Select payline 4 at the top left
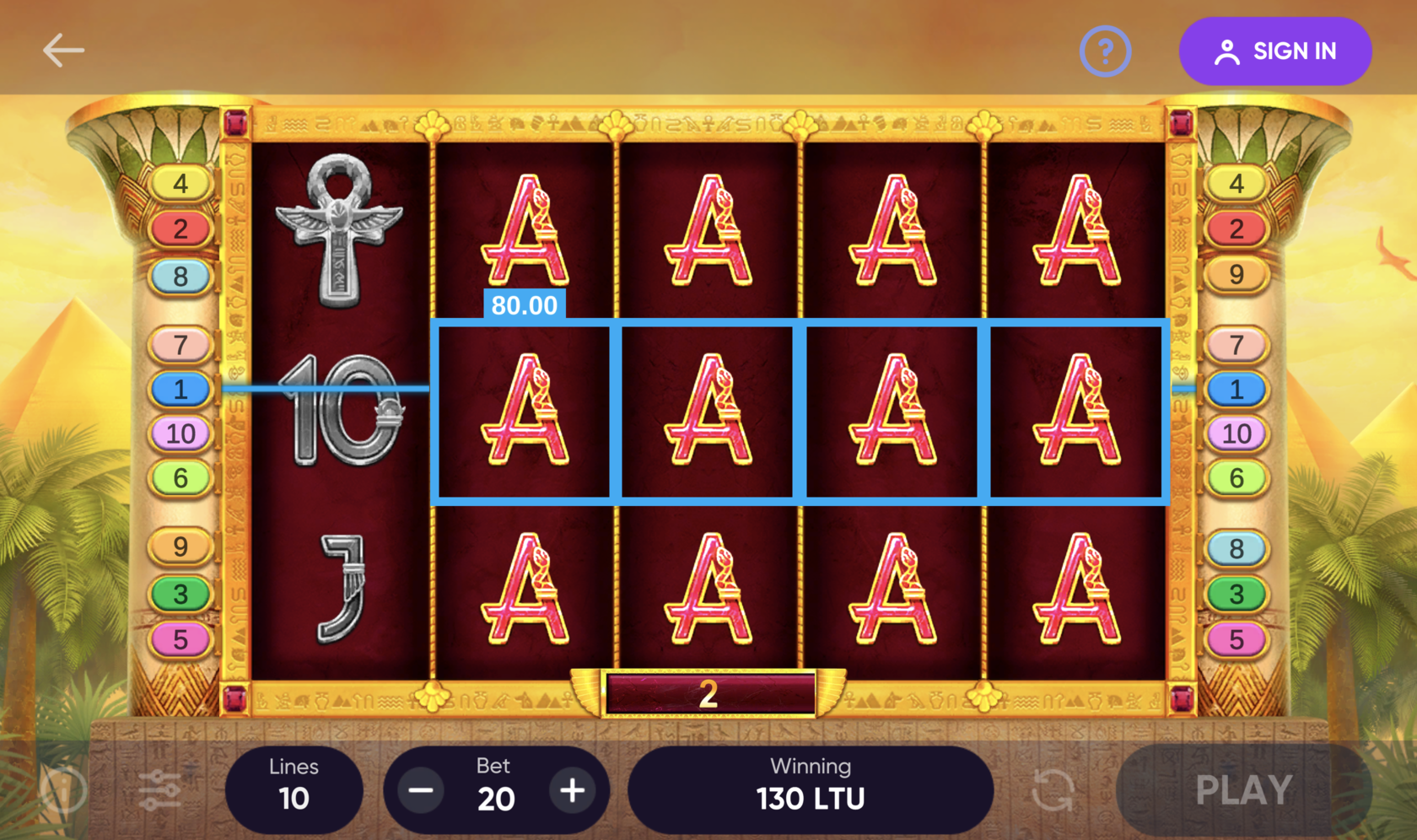This screenshot has width=1417, height=840. [x=180, y=184]
